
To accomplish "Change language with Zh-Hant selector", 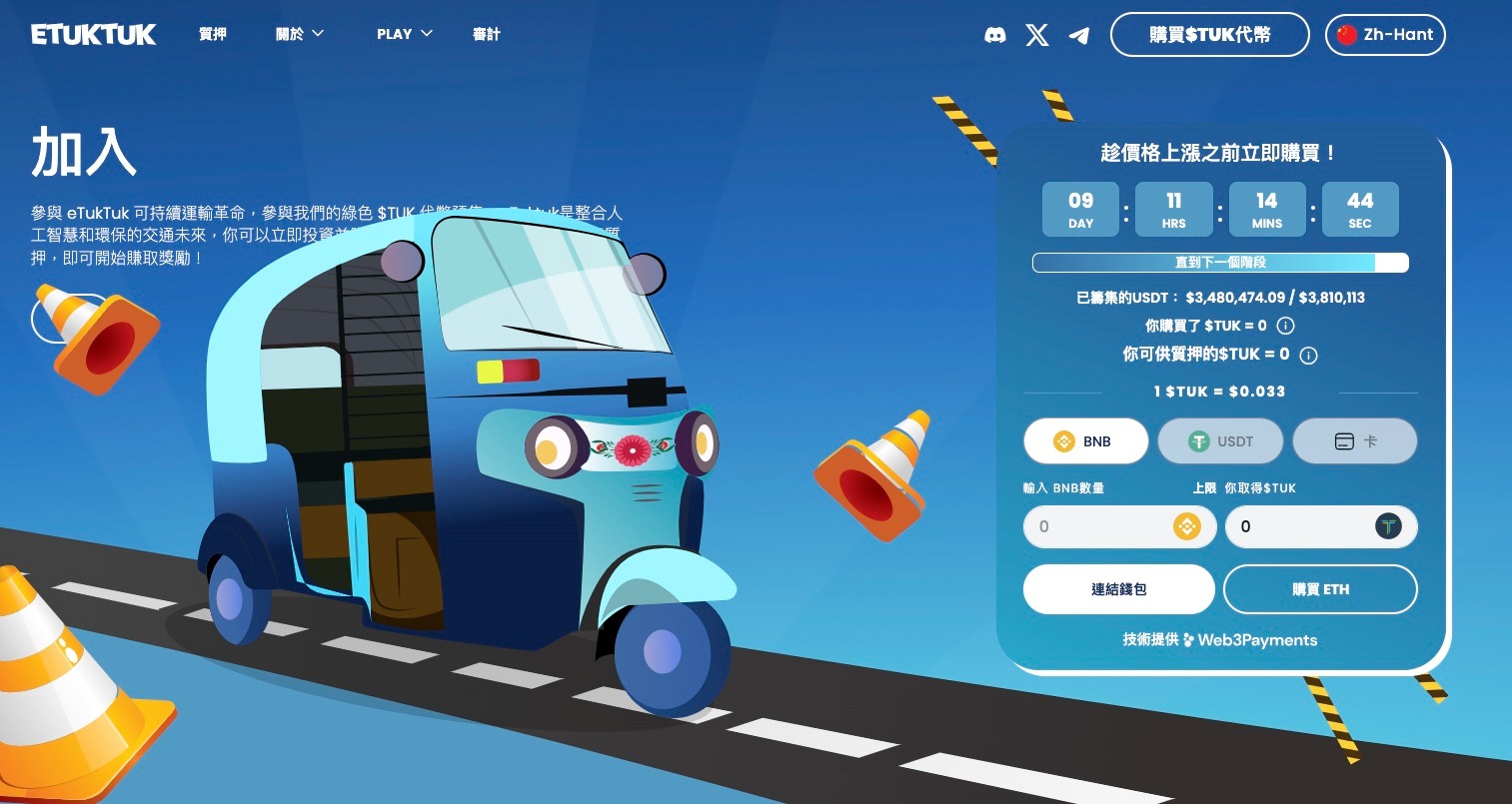I will [1385, 35].
